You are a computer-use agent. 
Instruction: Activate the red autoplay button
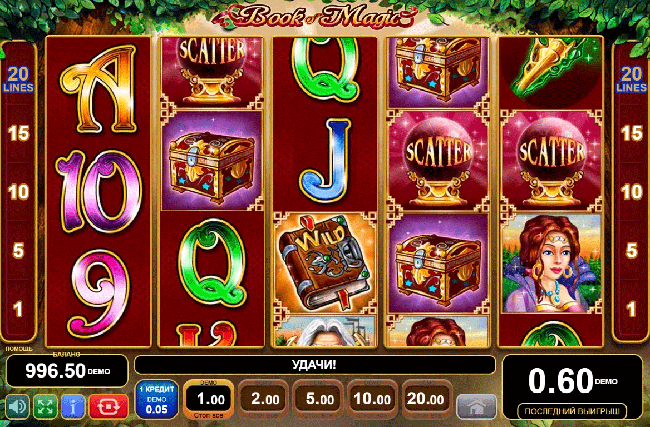coord(105,406)
